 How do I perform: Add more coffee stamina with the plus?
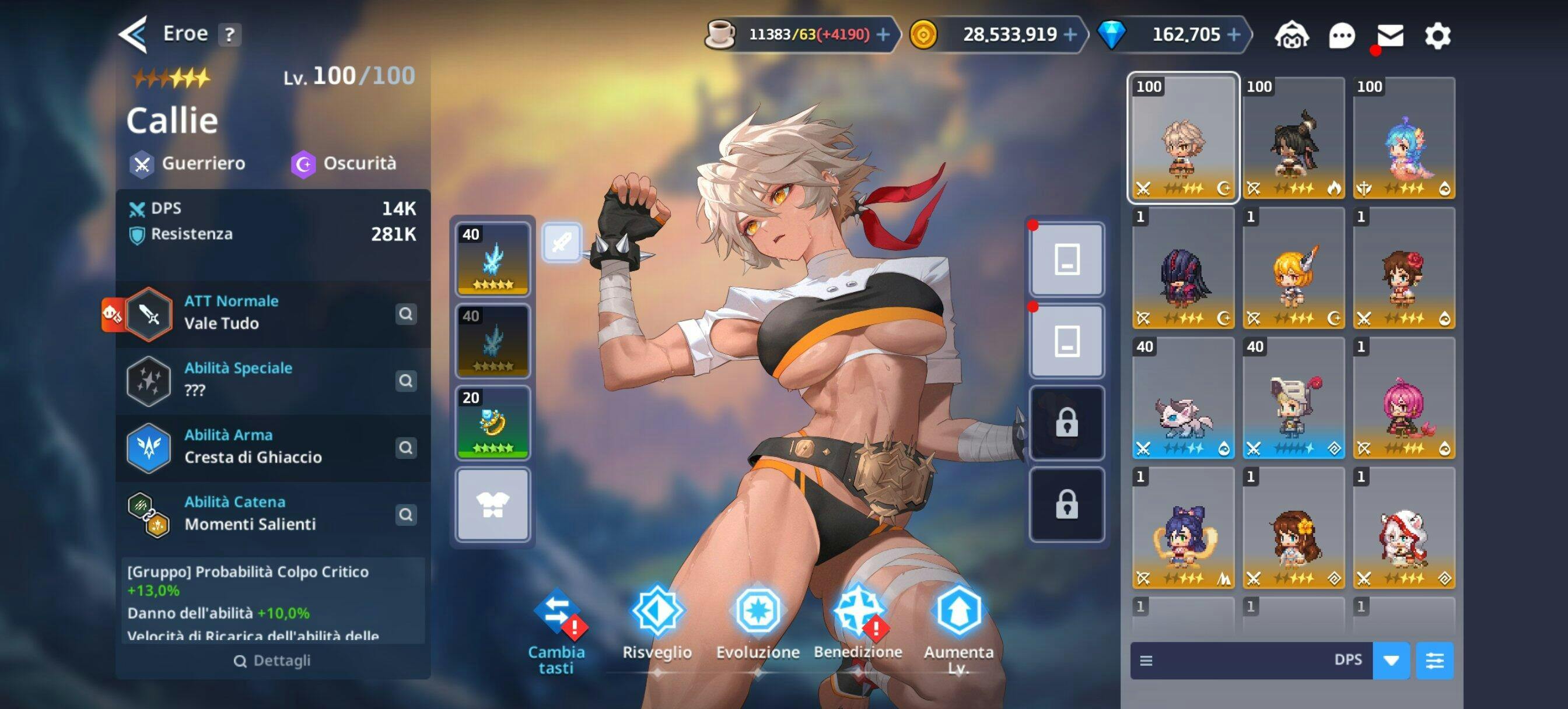pyautogui.click(x=883, y=34)
